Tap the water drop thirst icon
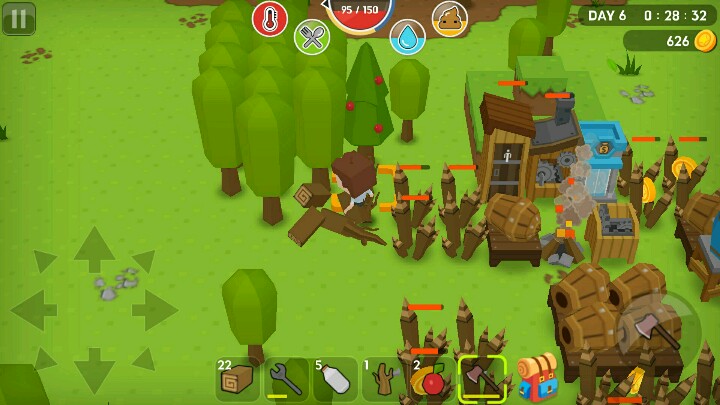 [407, 37]
